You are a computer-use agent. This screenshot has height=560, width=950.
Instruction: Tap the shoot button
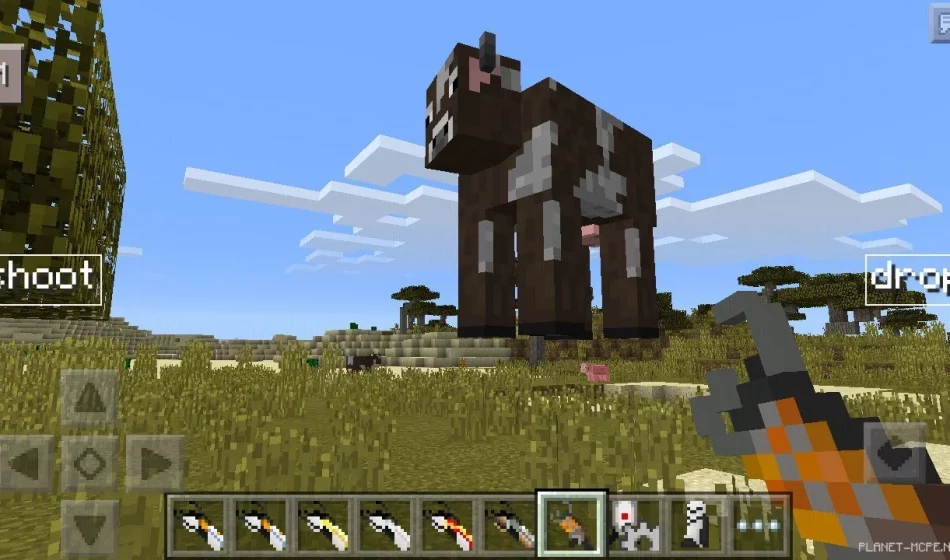tap(50, 277)
